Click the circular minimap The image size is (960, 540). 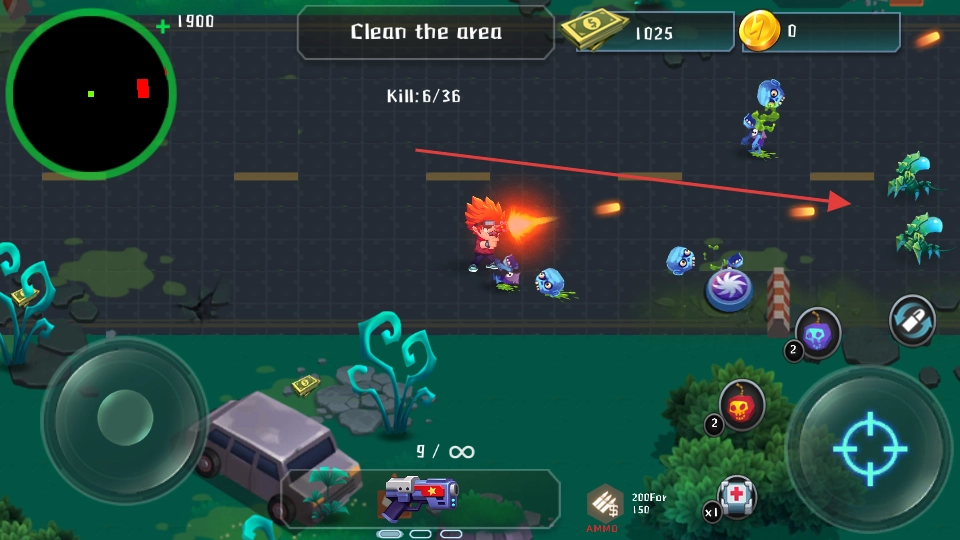pos(91,94)
